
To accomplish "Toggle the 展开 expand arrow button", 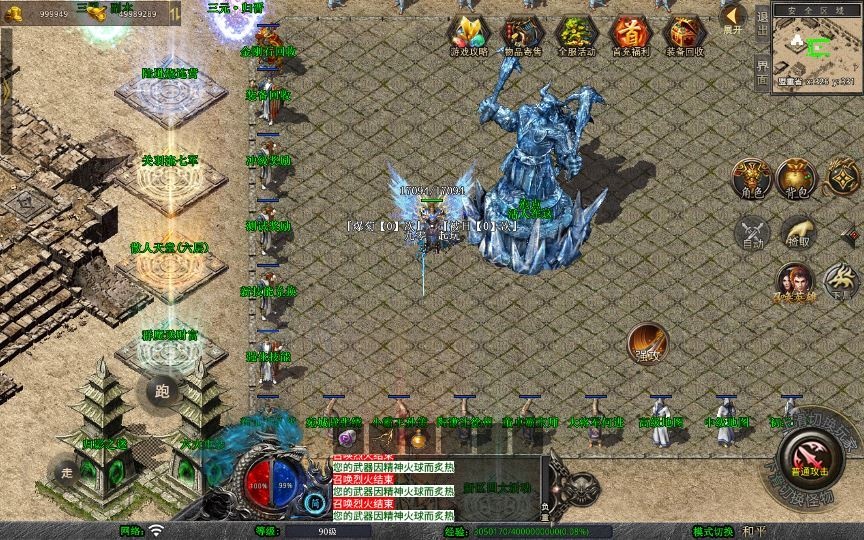I will [733, 18].
